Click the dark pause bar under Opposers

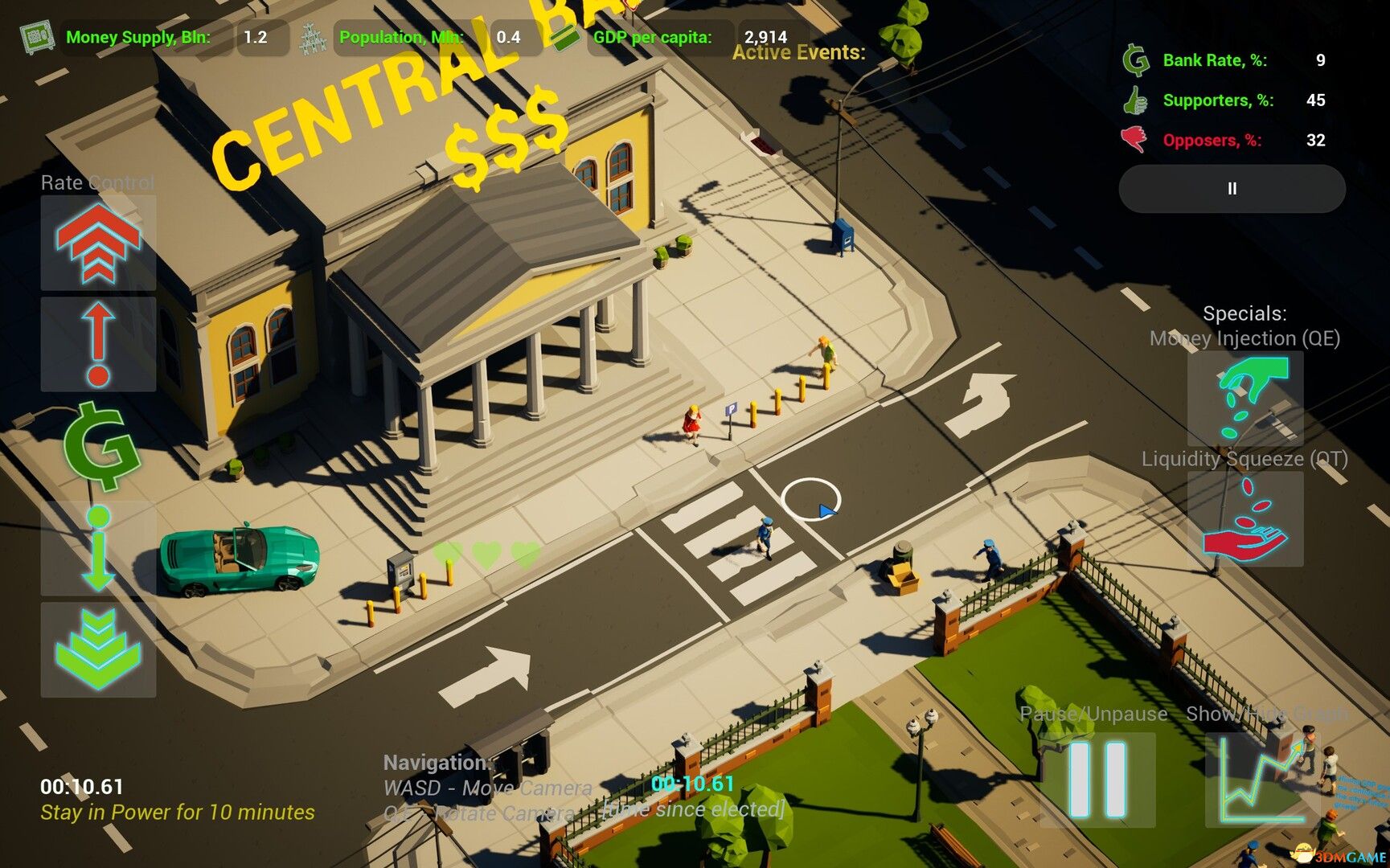point(1232,189)
